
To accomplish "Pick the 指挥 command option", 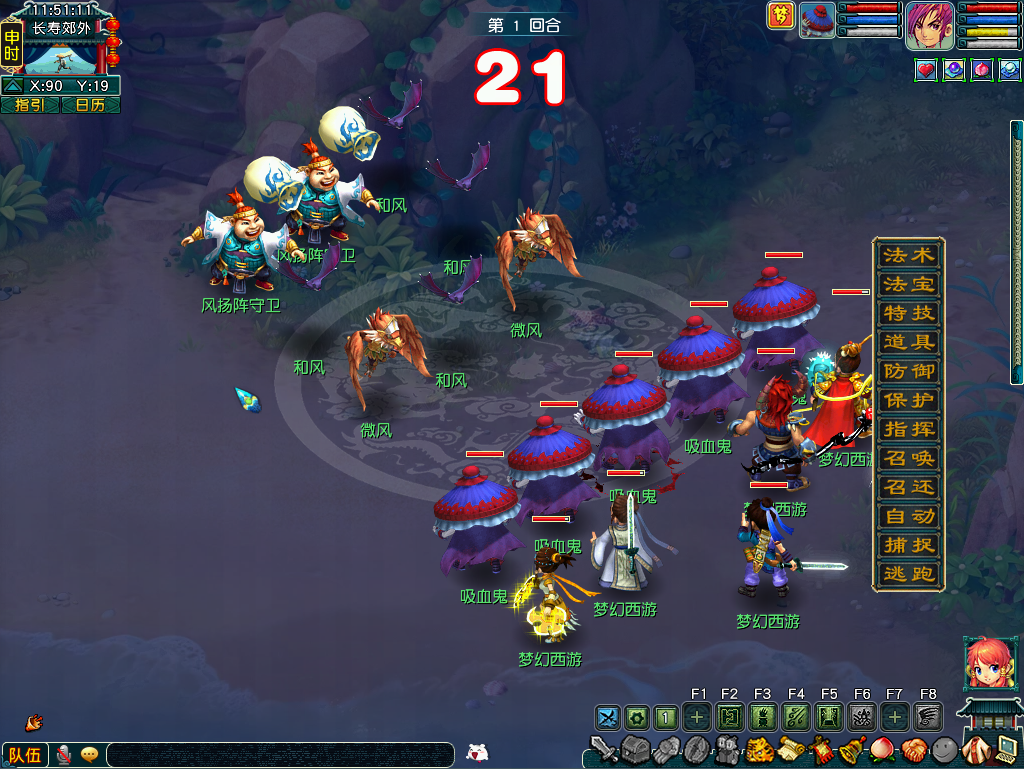I will point(908,429).
